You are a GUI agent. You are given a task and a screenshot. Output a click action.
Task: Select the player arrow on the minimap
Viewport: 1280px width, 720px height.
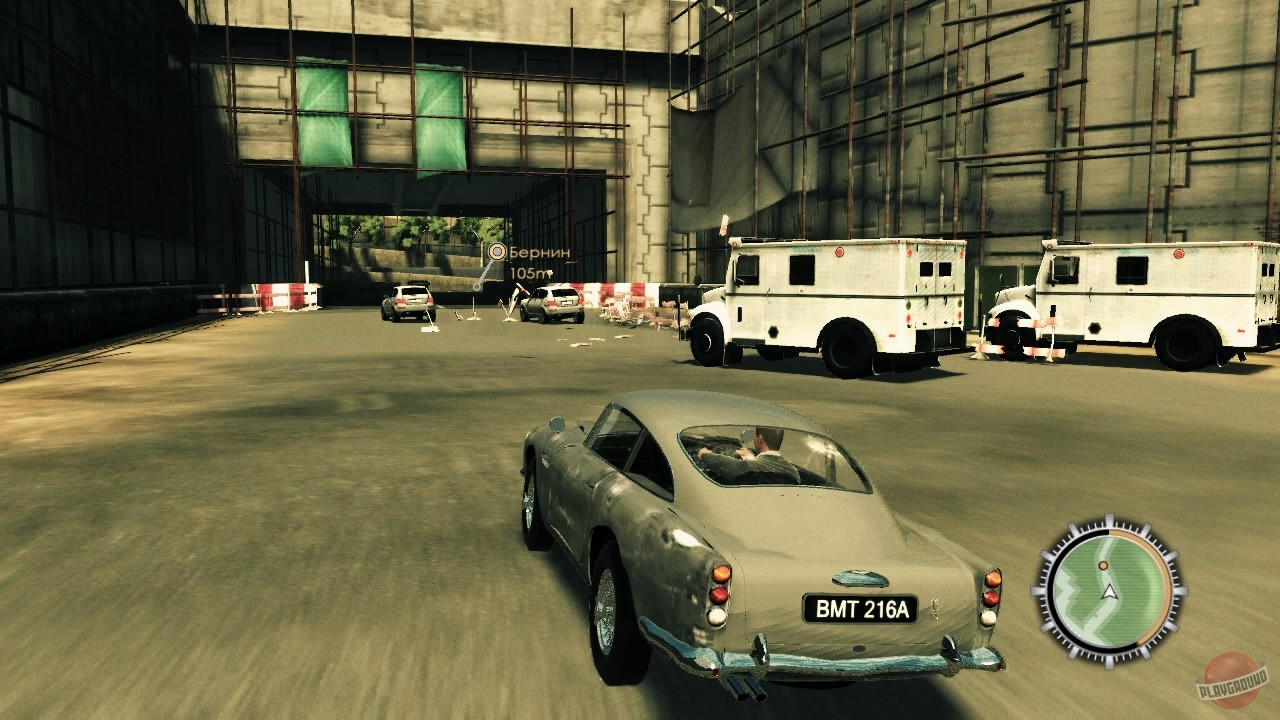coord(1110,592)
